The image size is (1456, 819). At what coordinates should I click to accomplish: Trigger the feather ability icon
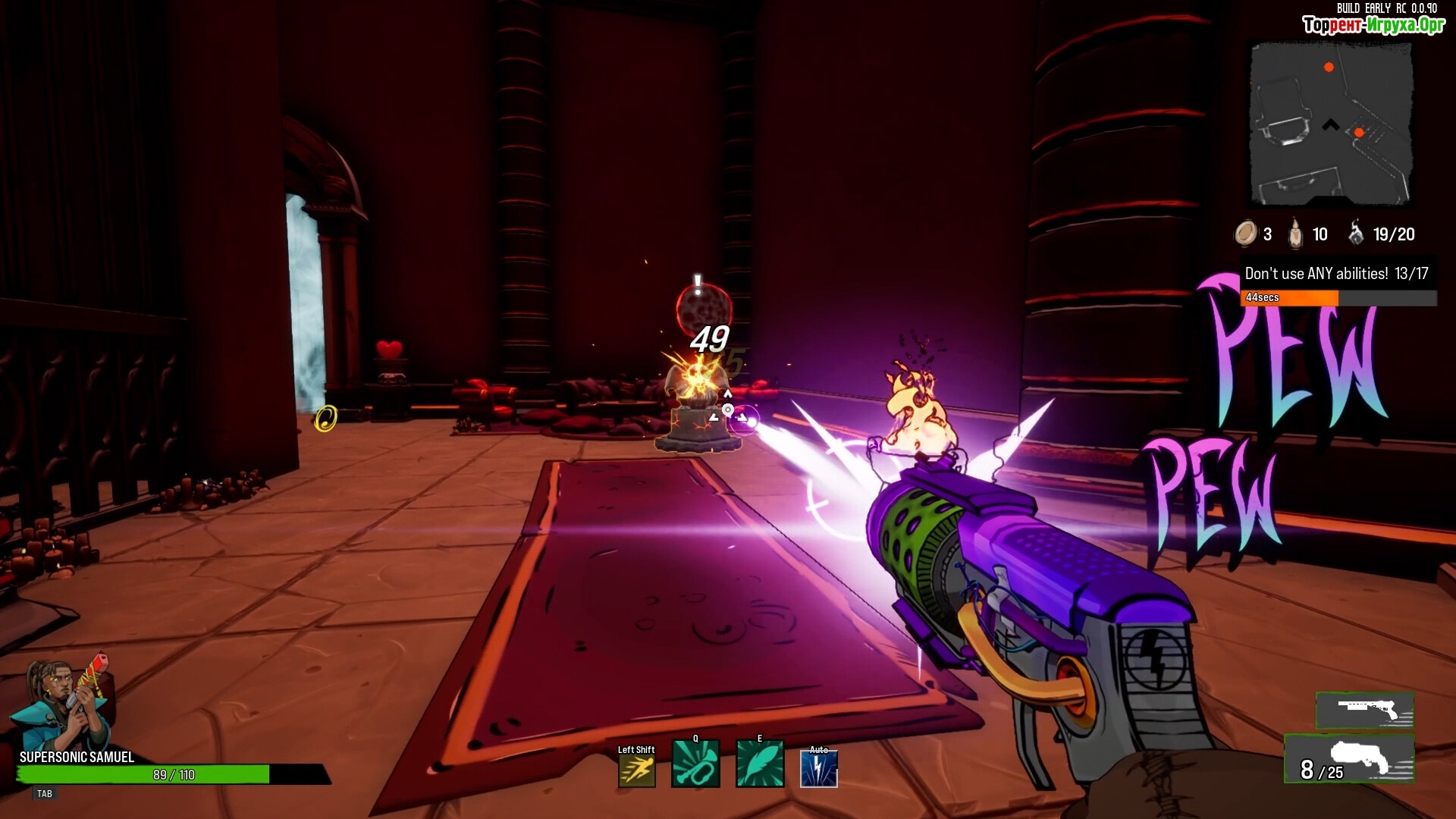[760, 765]
